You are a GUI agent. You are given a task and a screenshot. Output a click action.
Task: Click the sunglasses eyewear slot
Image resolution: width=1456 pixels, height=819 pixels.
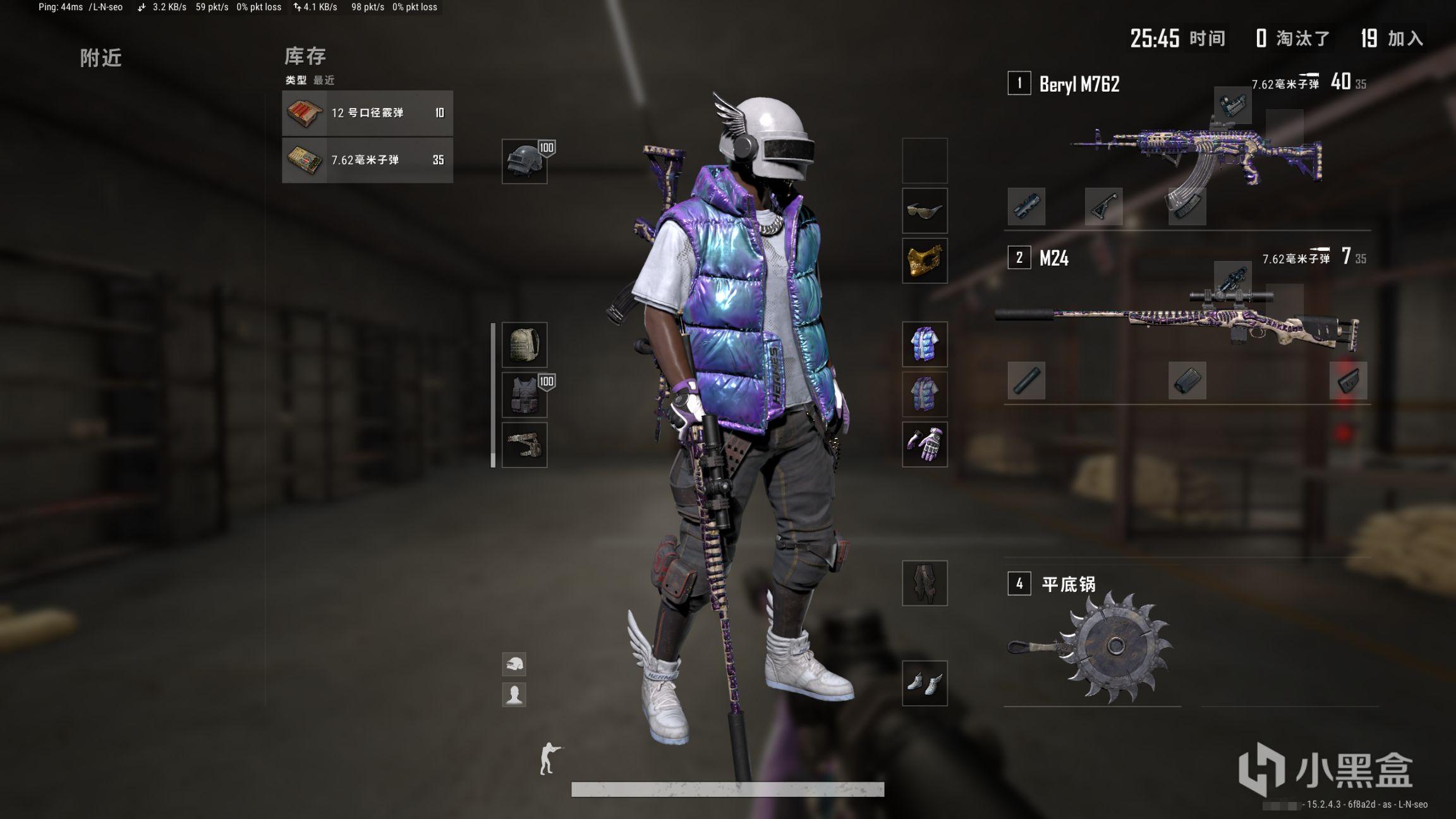tap(925, 210)
